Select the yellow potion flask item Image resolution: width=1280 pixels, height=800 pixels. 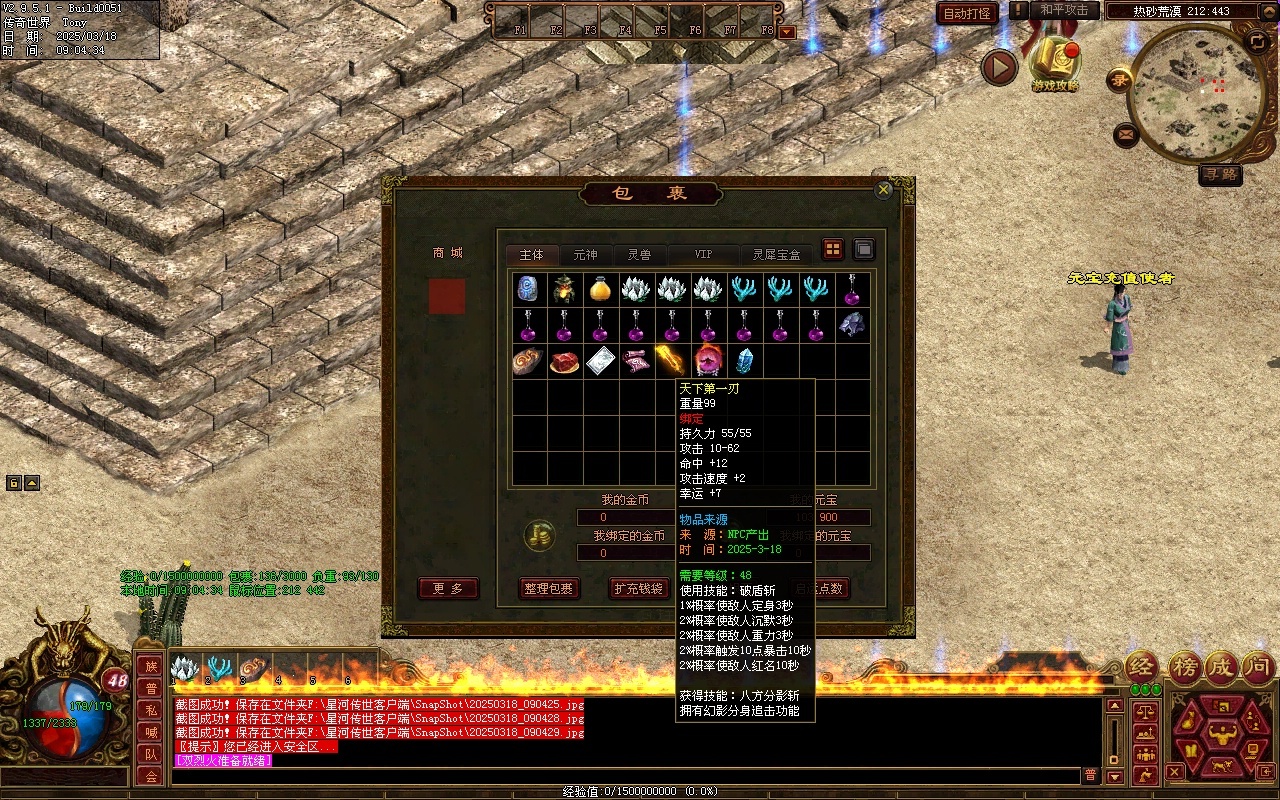[599, 289]
